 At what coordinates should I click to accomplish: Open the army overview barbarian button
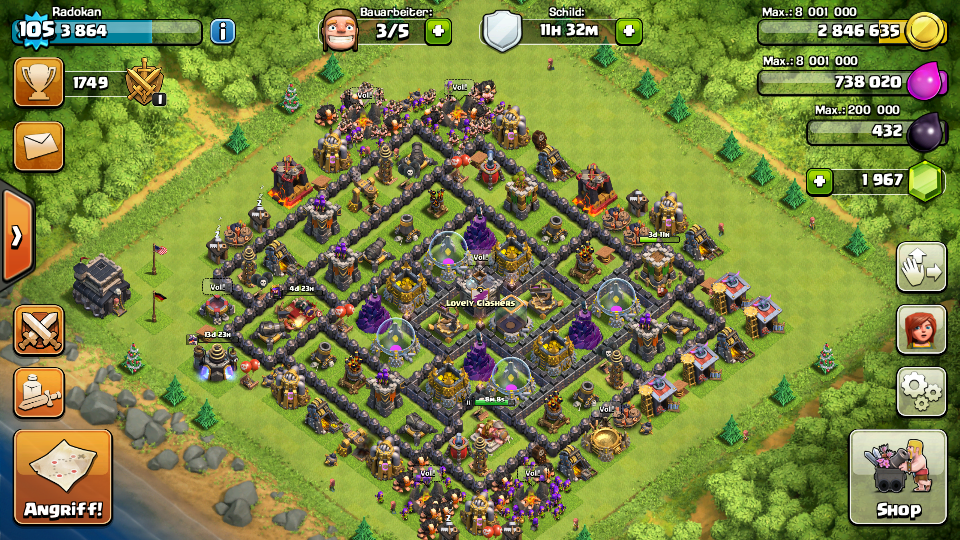39,392
